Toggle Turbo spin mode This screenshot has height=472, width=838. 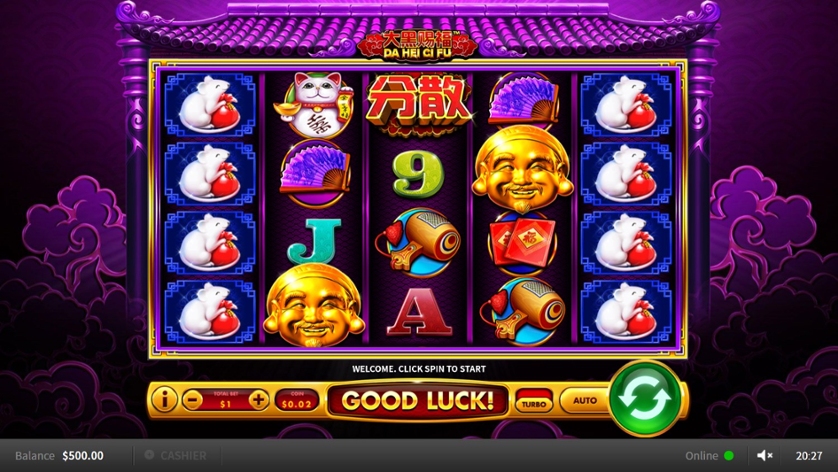tap(532, 402)
